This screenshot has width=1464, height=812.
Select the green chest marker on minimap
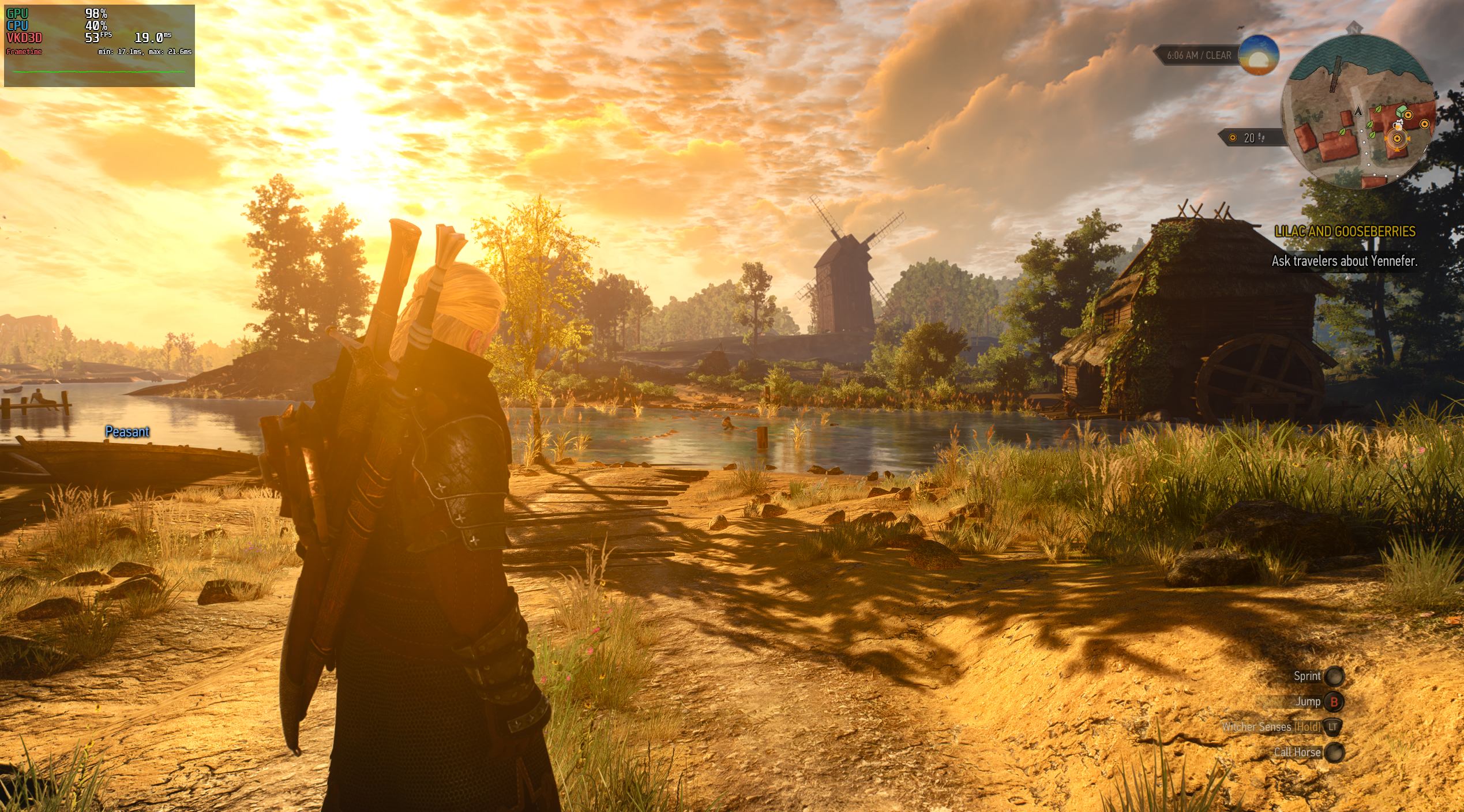[1401, 110]
